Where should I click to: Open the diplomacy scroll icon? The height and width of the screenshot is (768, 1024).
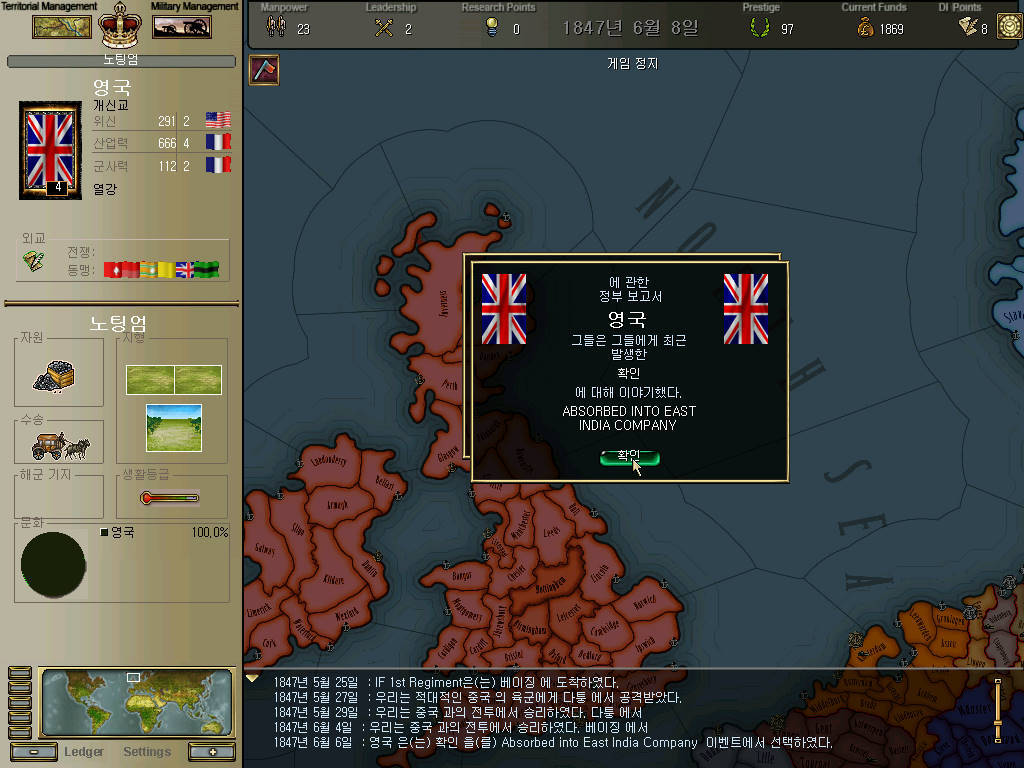coord(35,260)
